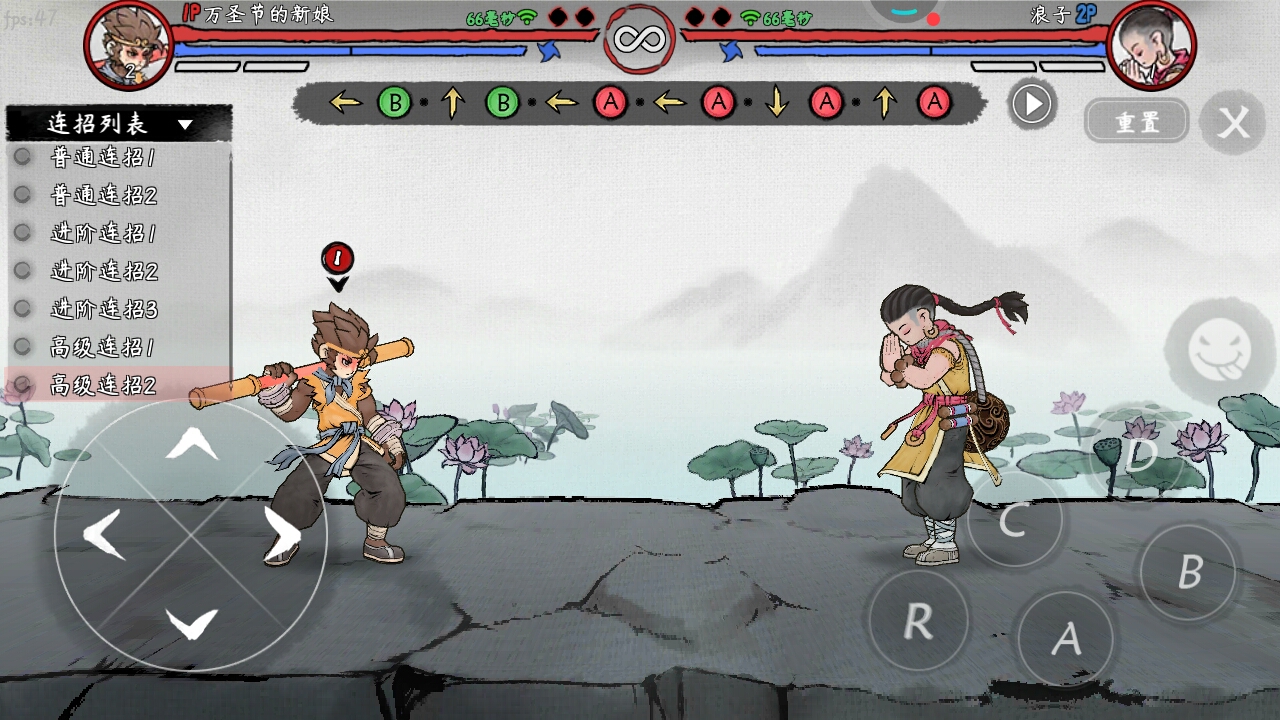Tap the R action button
Viewport: 1280px width, 720px height.
point(918,621)
